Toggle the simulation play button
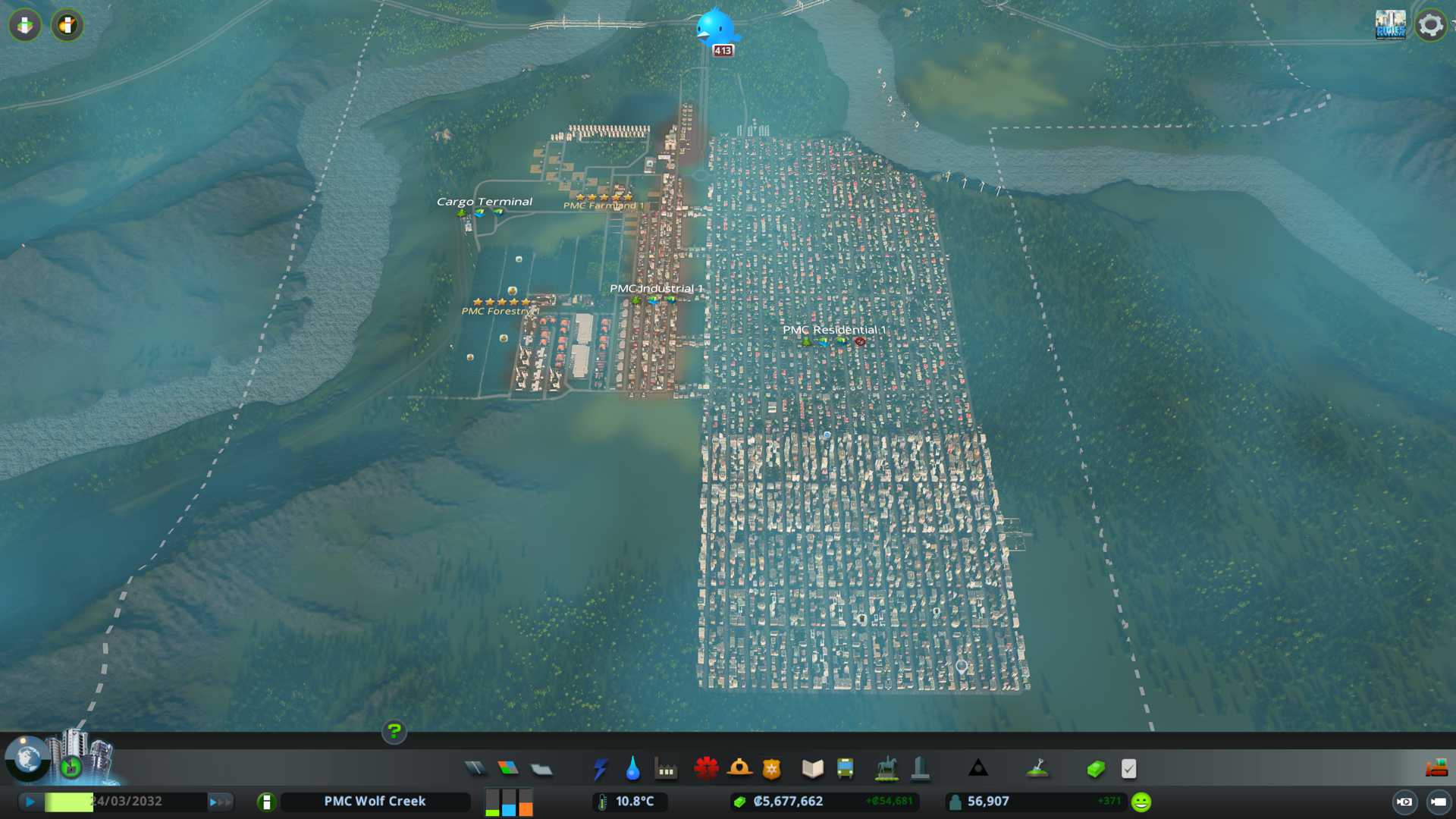 coord(30,802)
